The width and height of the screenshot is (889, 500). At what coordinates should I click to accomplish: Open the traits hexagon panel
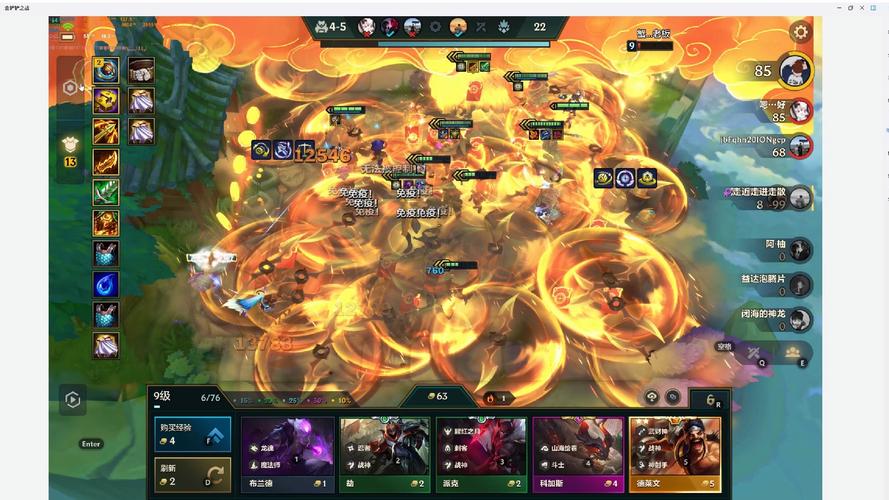[x=70, y=87]
